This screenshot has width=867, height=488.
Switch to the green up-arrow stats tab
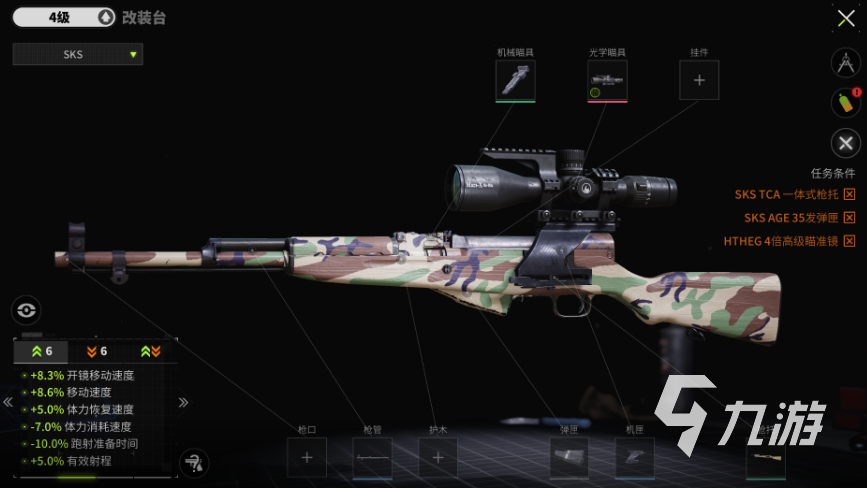tap(42, 351)
